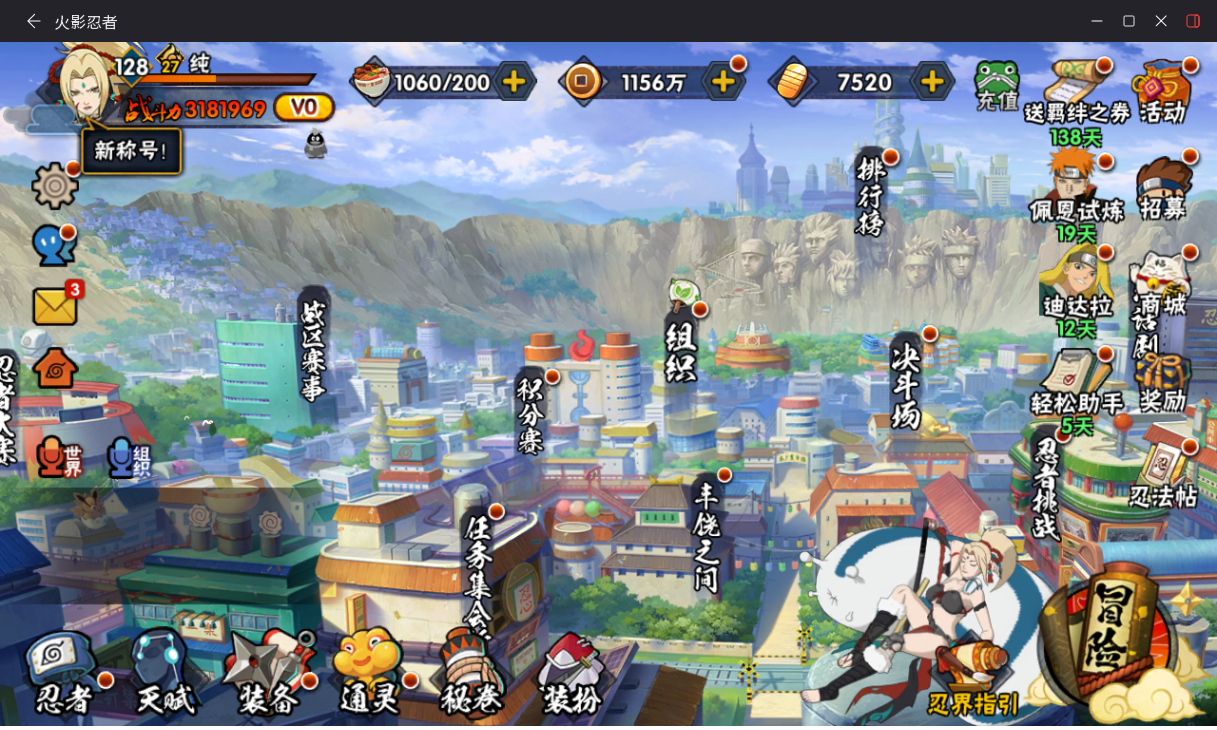Add more ramen stamina with plus button
Viewport: 1217px width, 730px height.
[x=513, y=82]
